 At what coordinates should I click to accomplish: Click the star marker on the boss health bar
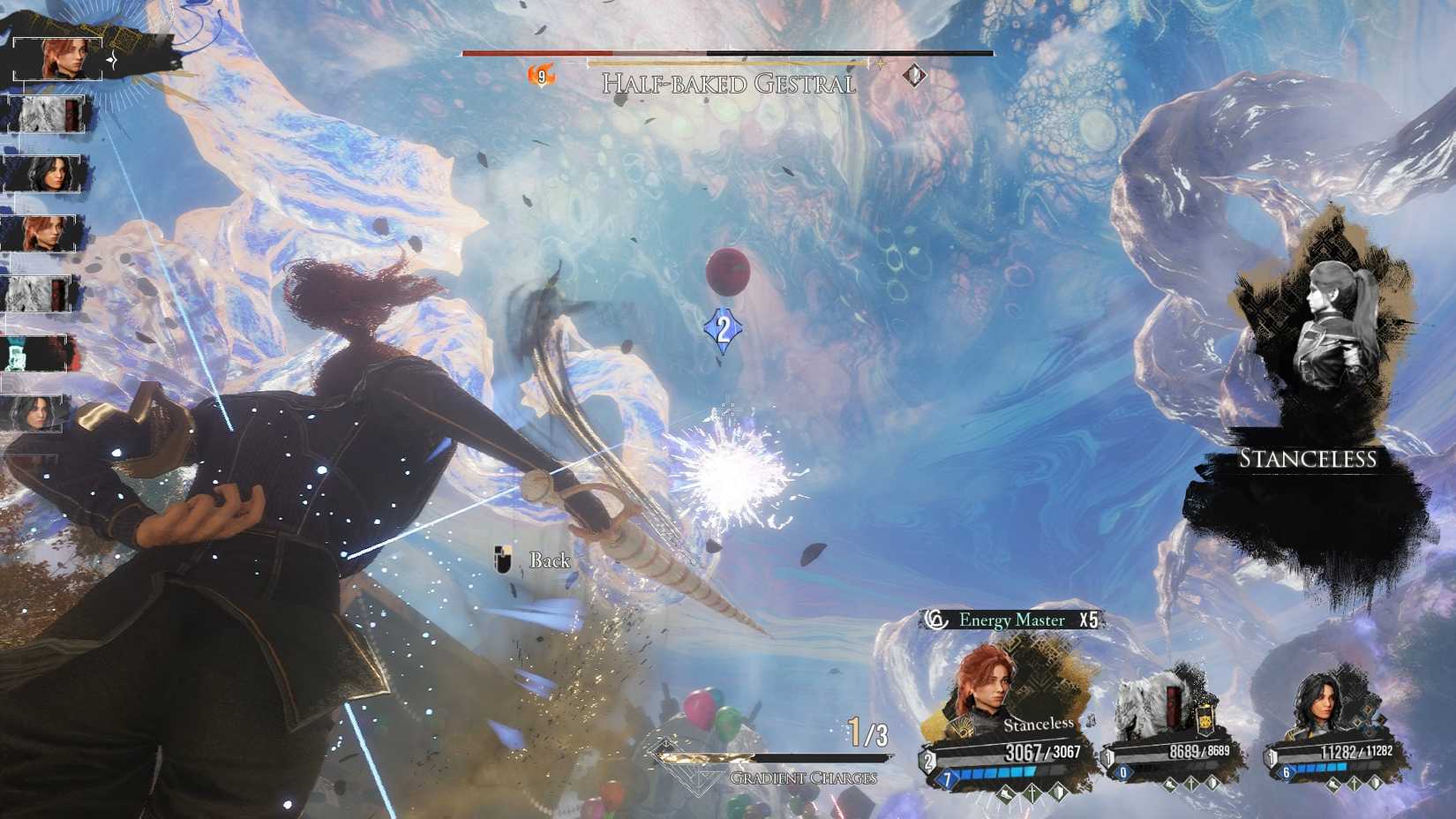coord(879,64)
